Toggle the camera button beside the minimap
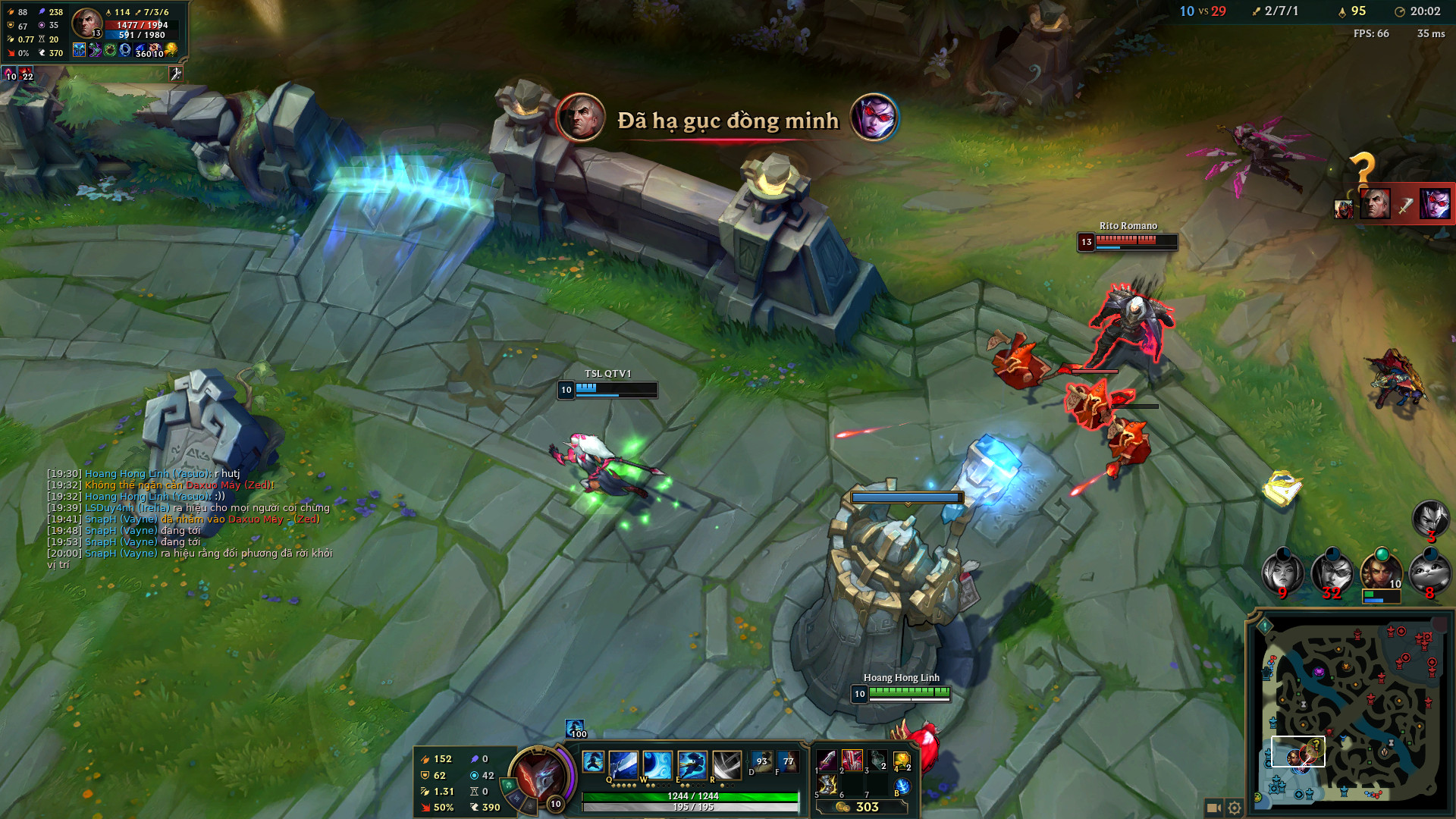Viewport: 1456px width, 819px height. (x=1213, y=808)
